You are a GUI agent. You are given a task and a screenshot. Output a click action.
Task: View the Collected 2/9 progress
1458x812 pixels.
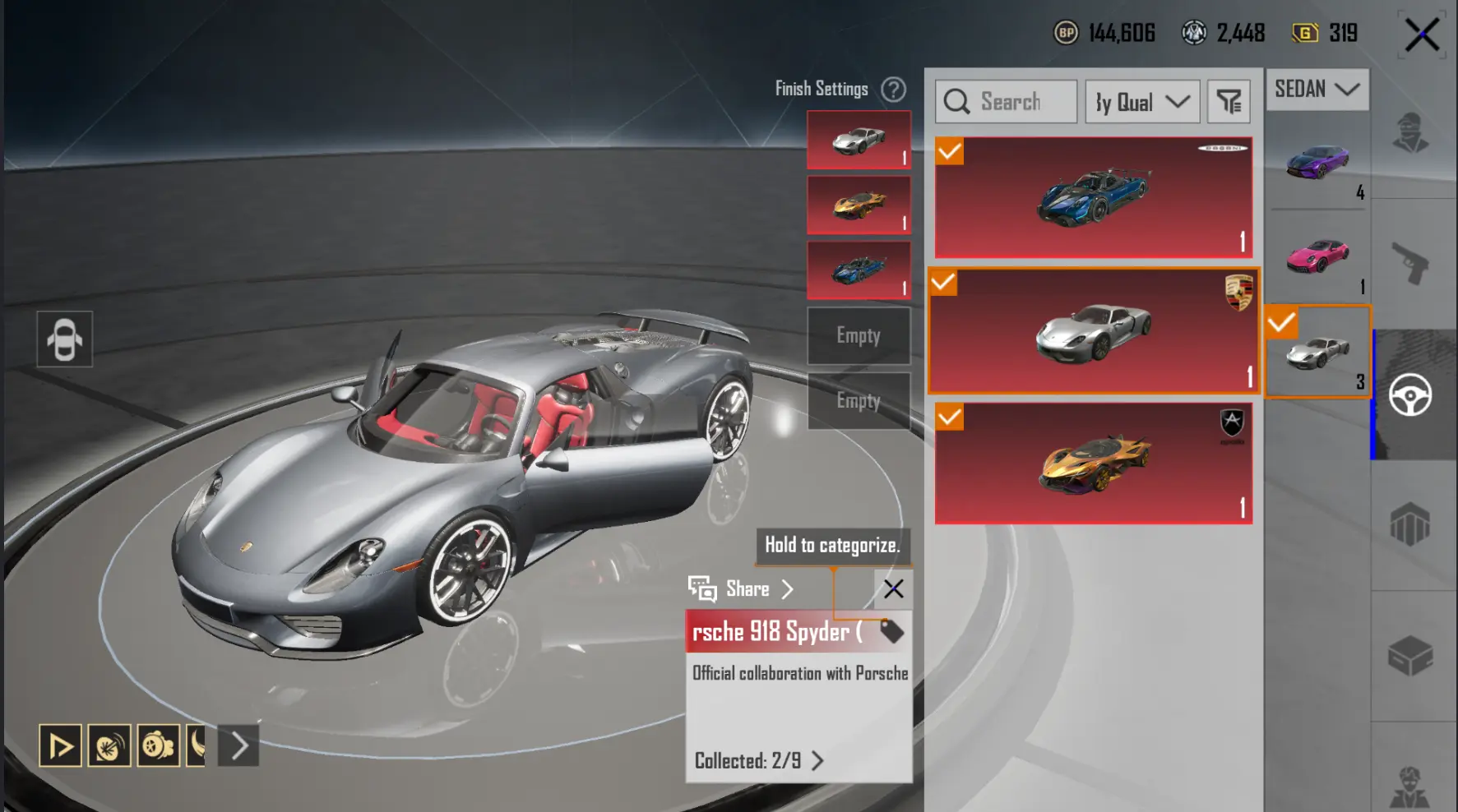coord(758,761)
